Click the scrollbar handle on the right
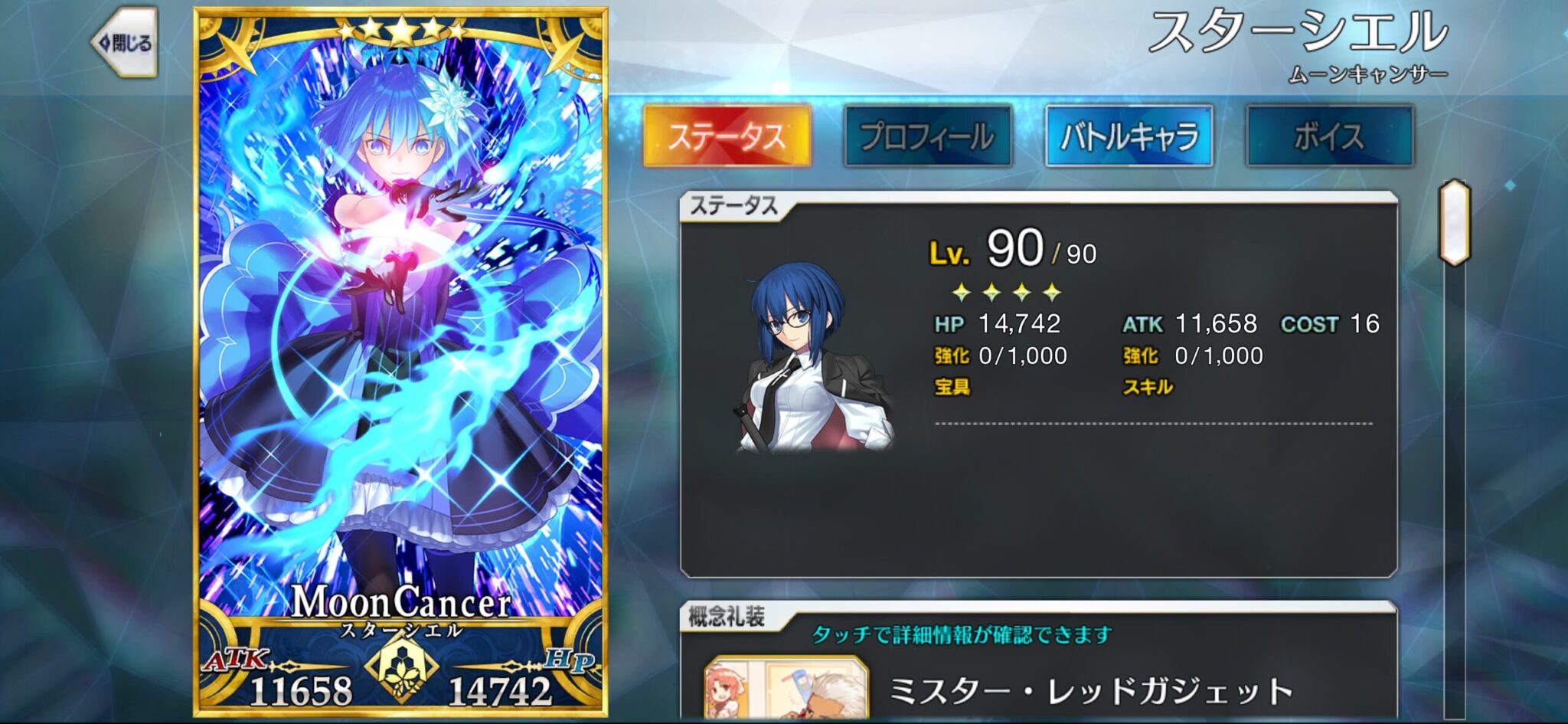Image resolution: width=1568 pixels, height=724 pixels. coord(1454,222)
